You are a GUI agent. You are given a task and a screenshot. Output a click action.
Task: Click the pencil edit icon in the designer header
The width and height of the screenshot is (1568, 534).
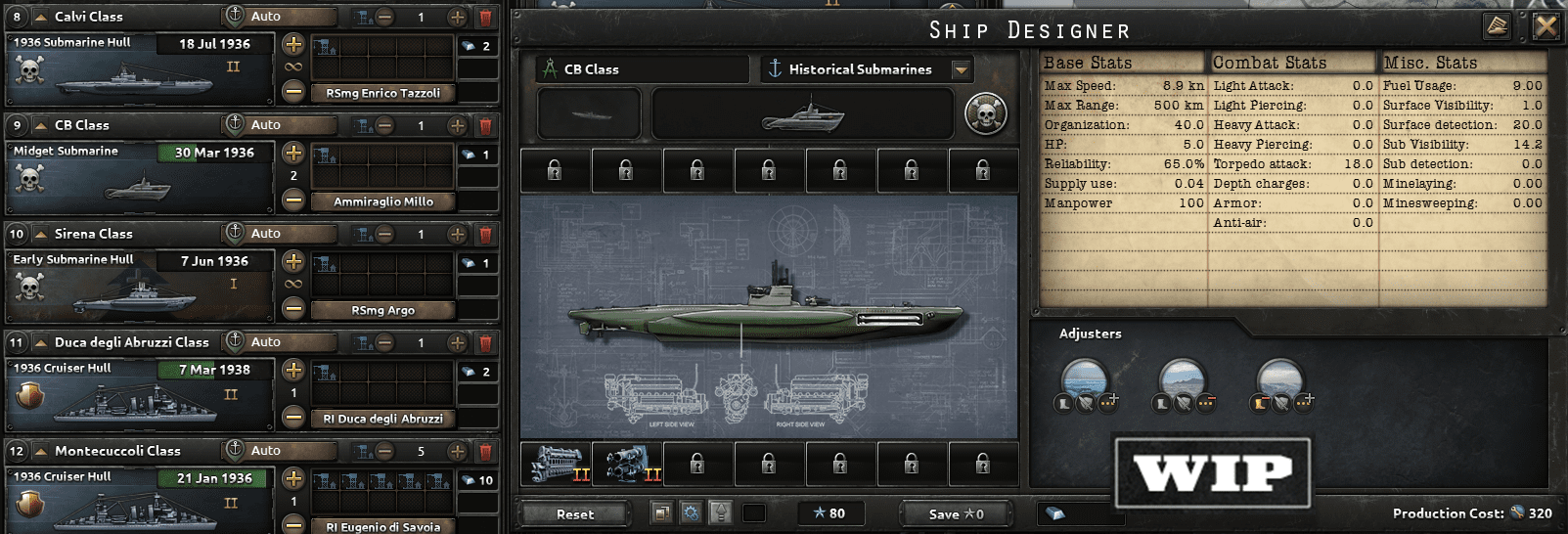(1498, 26)
